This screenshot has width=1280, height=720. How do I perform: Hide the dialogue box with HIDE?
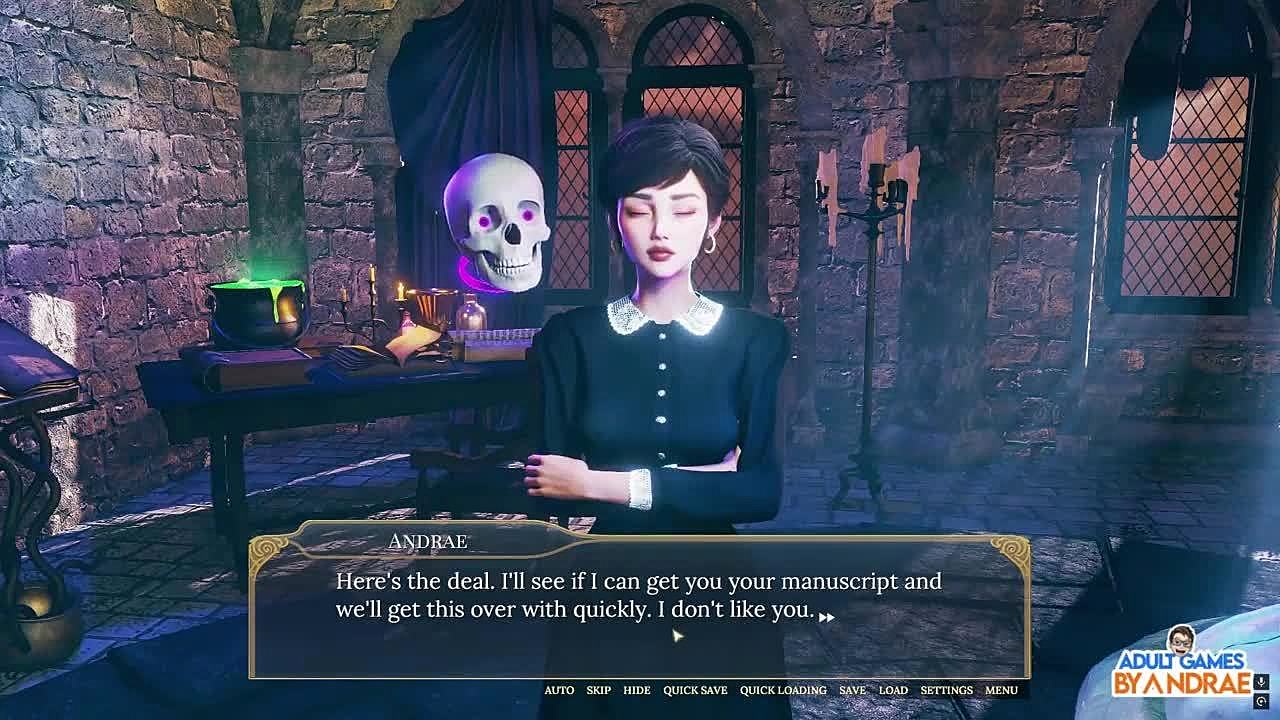[636, 690]
